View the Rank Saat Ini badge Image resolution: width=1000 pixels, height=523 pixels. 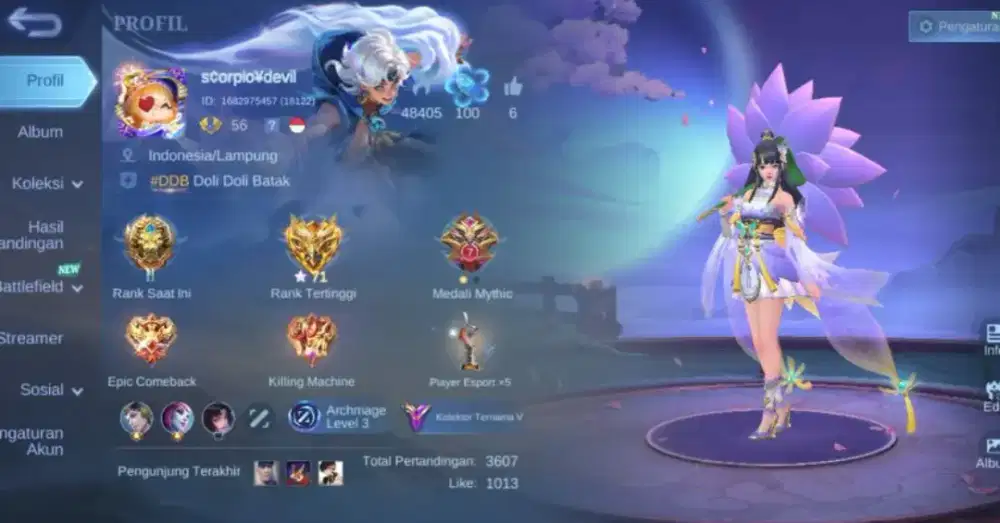150,244
